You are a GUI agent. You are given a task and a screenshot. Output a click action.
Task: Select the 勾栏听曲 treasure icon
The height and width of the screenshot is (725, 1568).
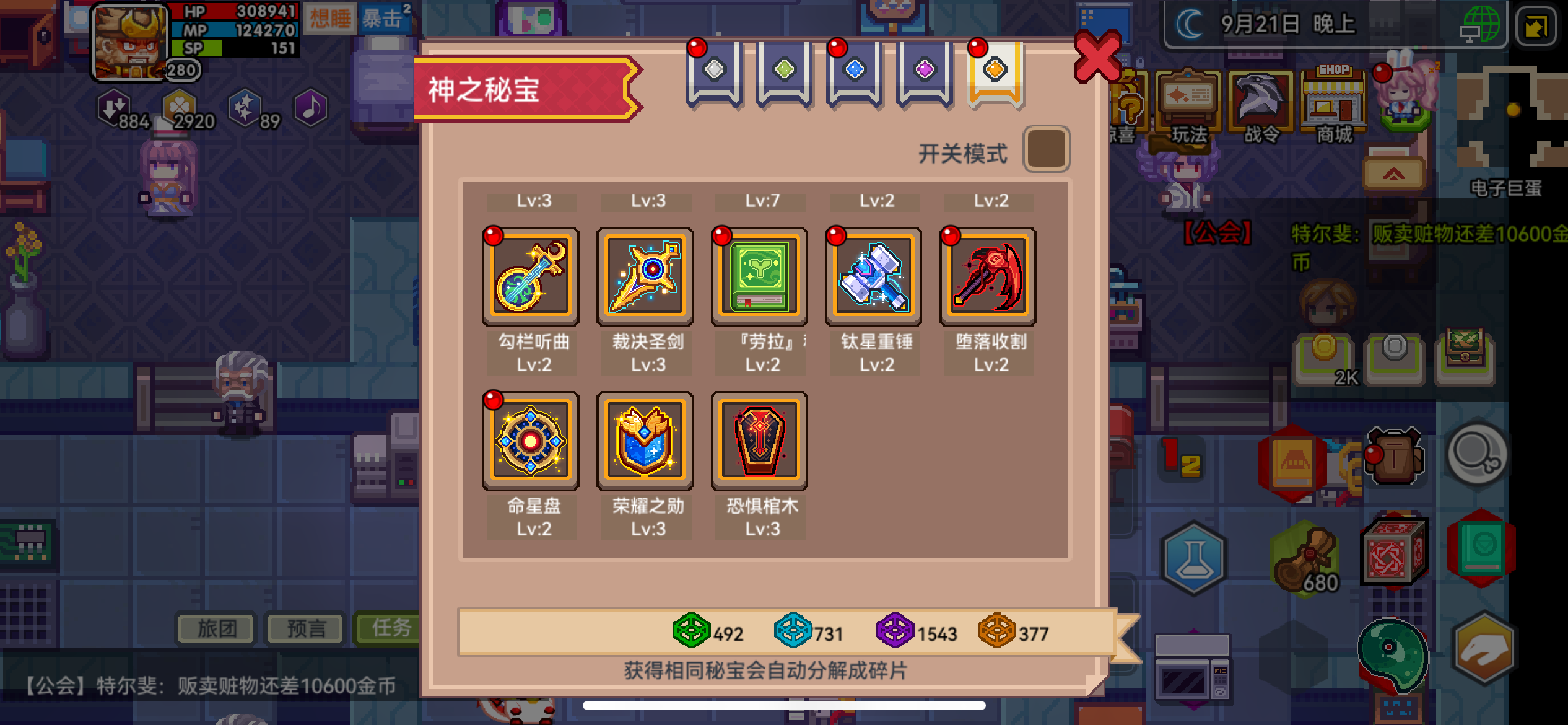click(x=531, y=277)
